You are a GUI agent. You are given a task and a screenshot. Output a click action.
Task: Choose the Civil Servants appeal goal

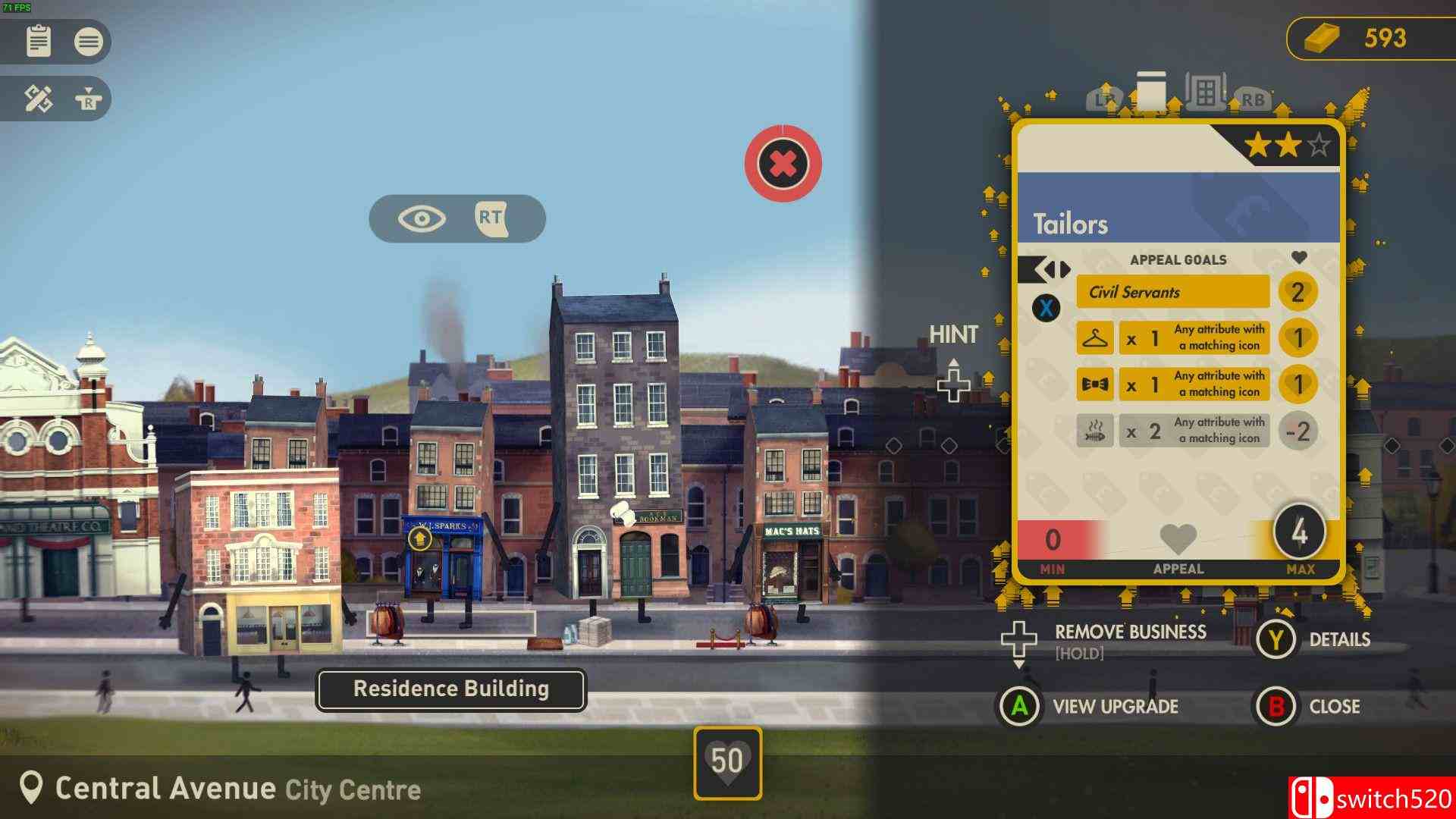click(1172, 292)
